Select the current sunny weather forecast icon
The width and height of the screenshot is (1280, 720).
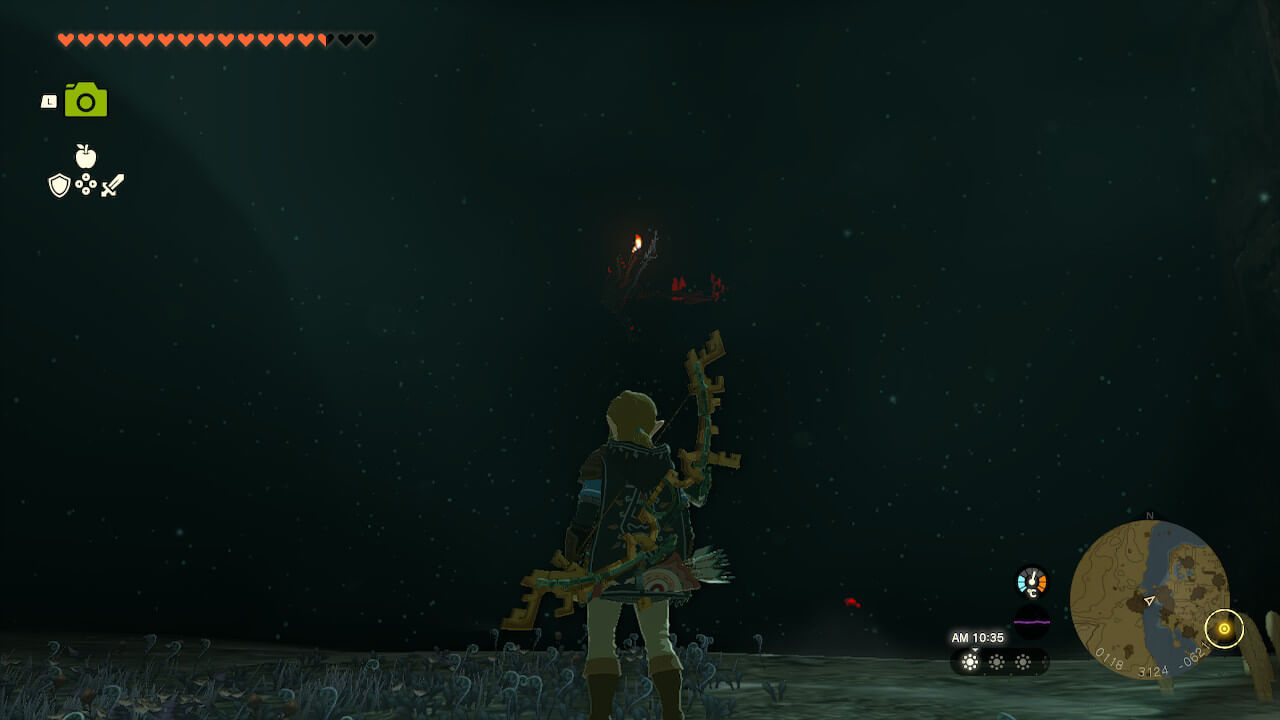(970, 661)
